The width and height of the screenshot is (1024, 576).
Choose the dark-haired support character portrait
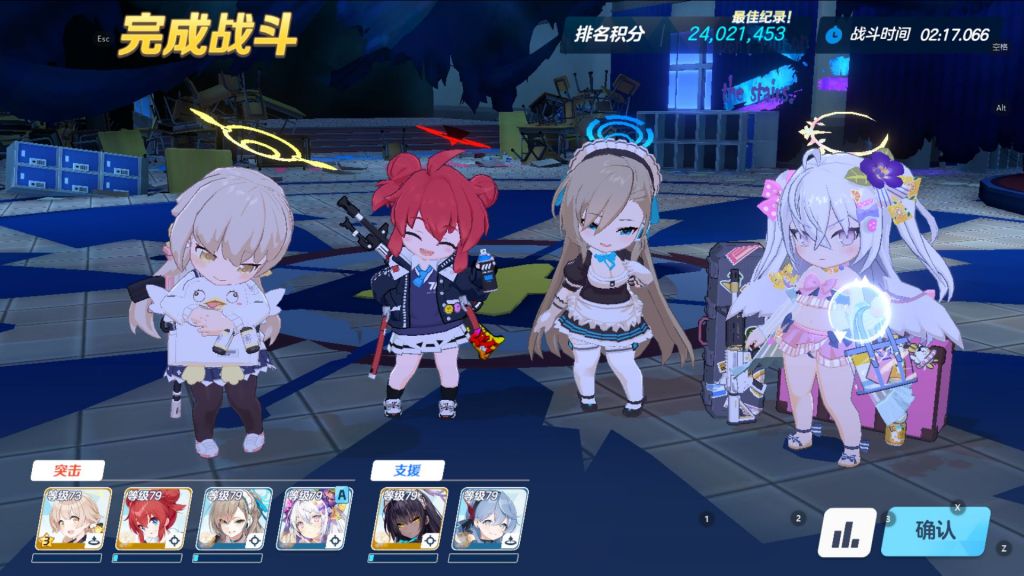pyautogui.click(x=408, y=519)
